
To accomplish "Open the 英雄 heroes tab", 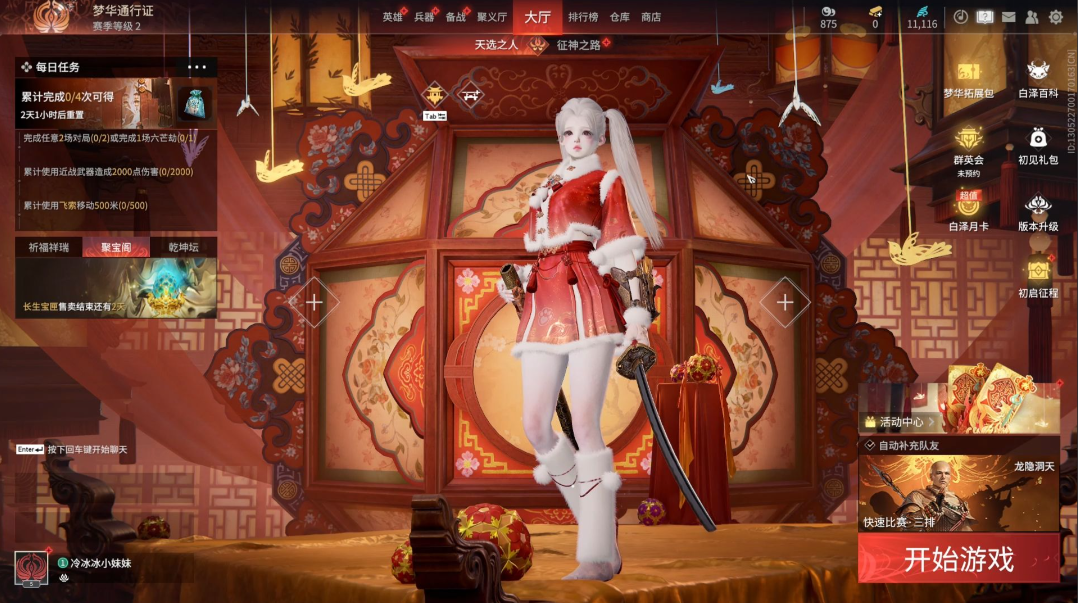I will [392, 17].
